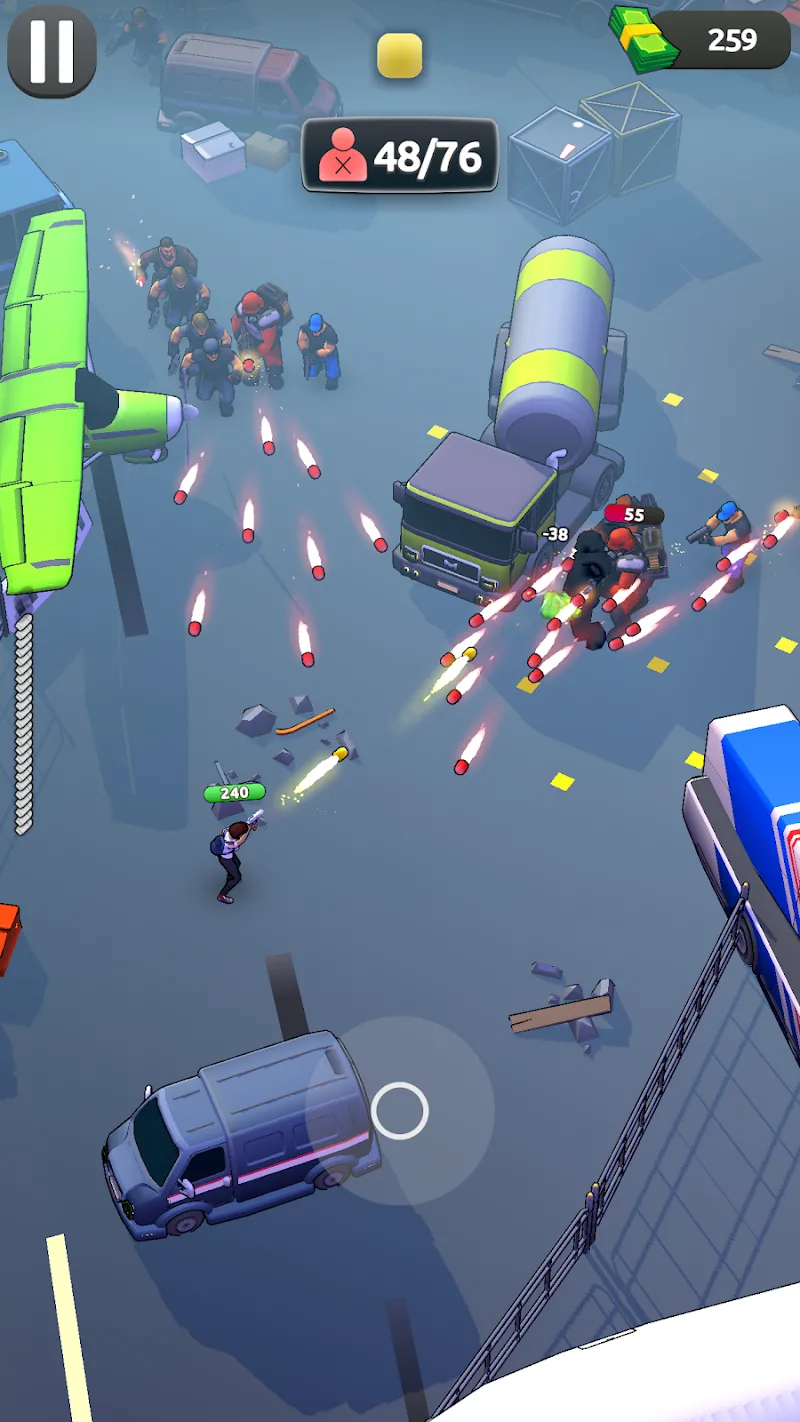The height and width of the screenshot is (1422, 800).
Task: Pause the game
Action: click(x=52, y=51)
